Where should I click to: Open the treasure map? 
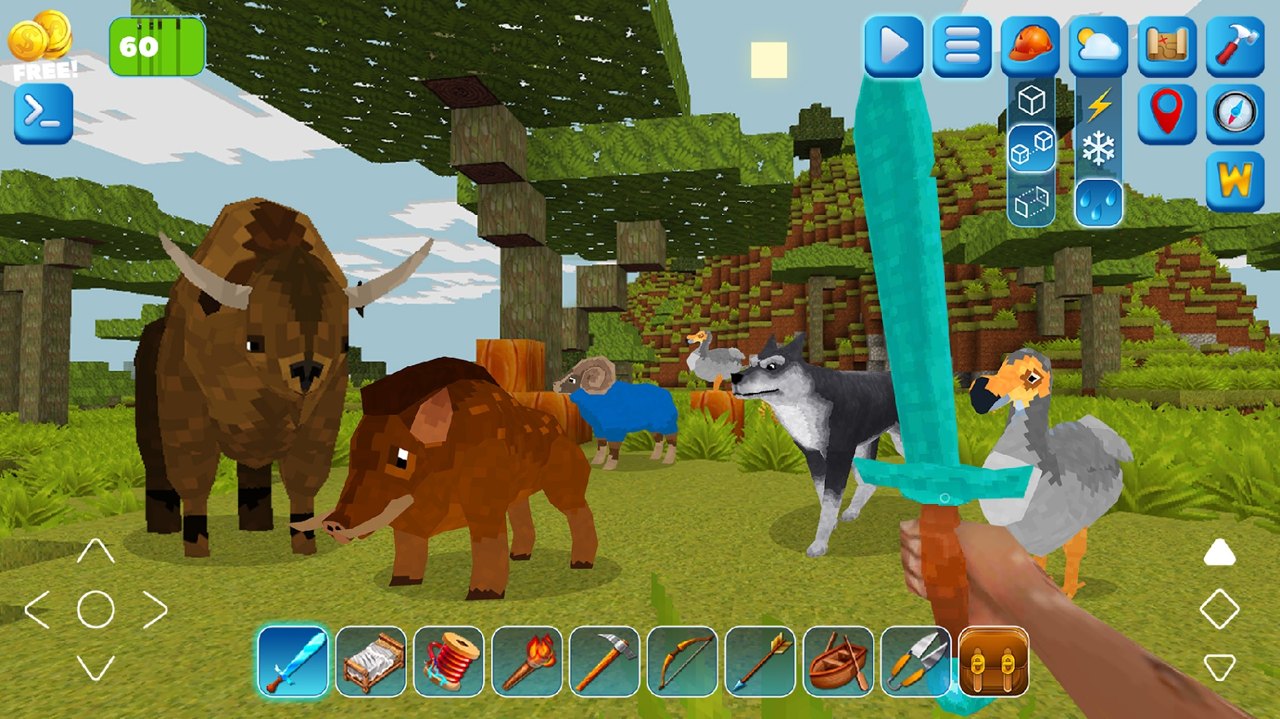point(1167,46)
